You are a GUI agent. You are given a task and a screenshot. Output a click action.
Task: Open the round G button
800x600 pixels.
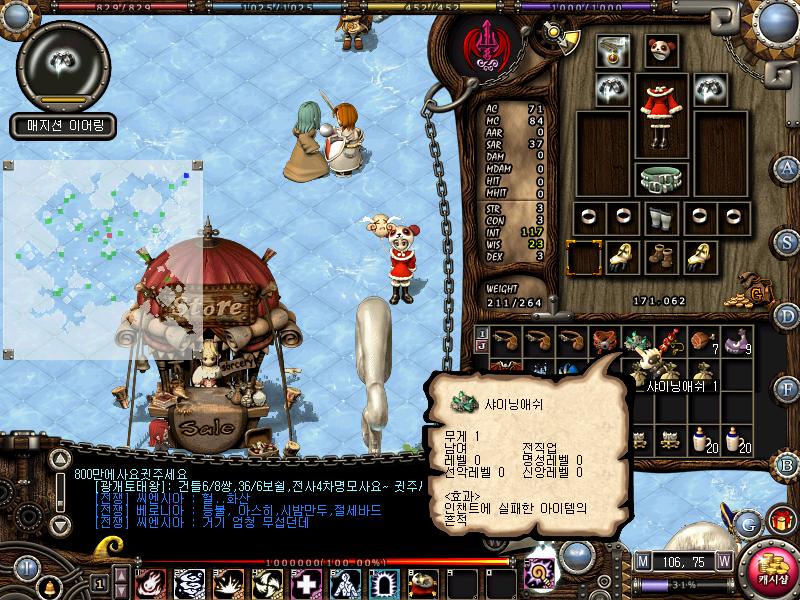pyautogui.click(x=748, y=523)
